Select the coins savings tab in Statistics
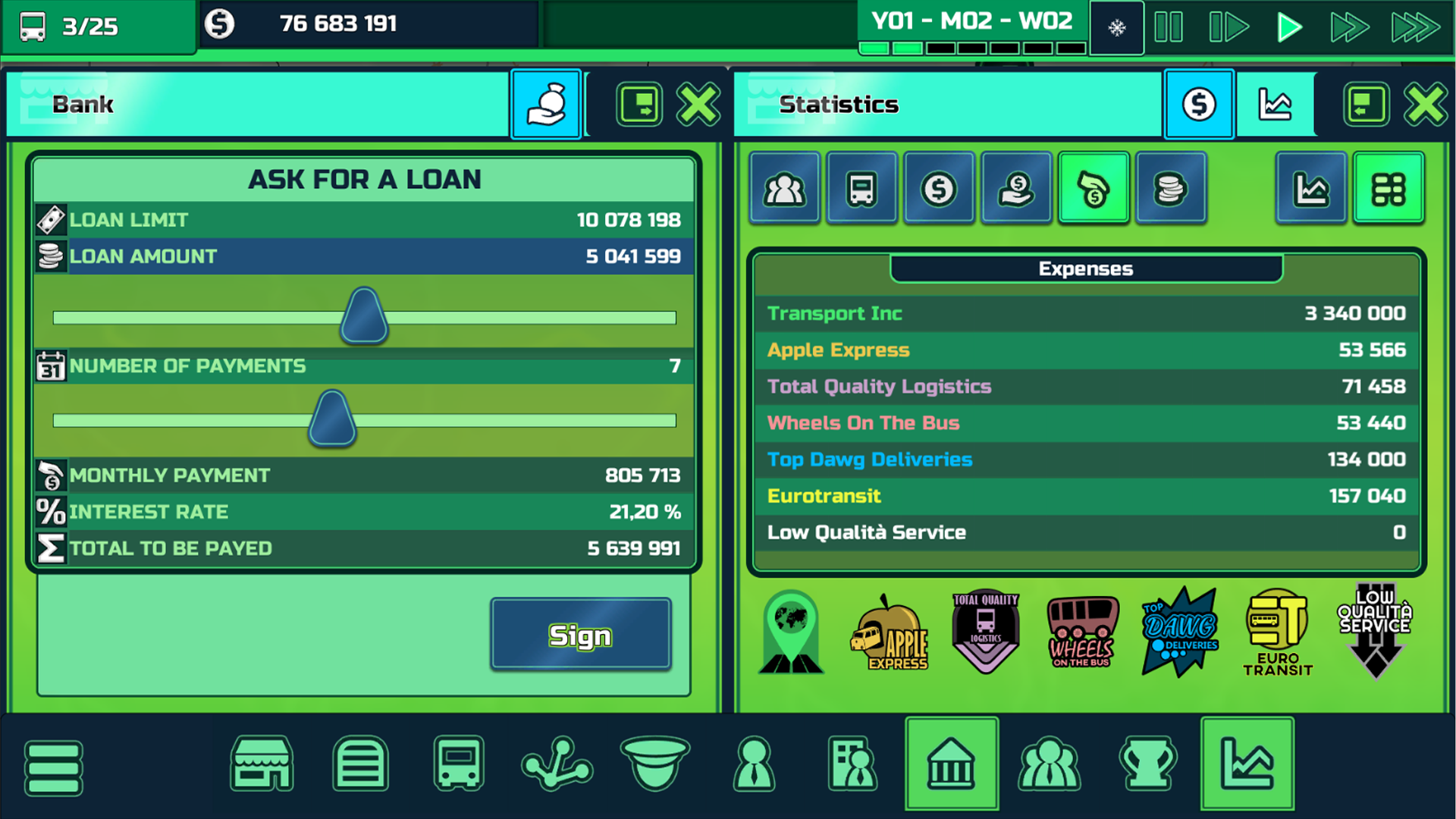 1171,187
